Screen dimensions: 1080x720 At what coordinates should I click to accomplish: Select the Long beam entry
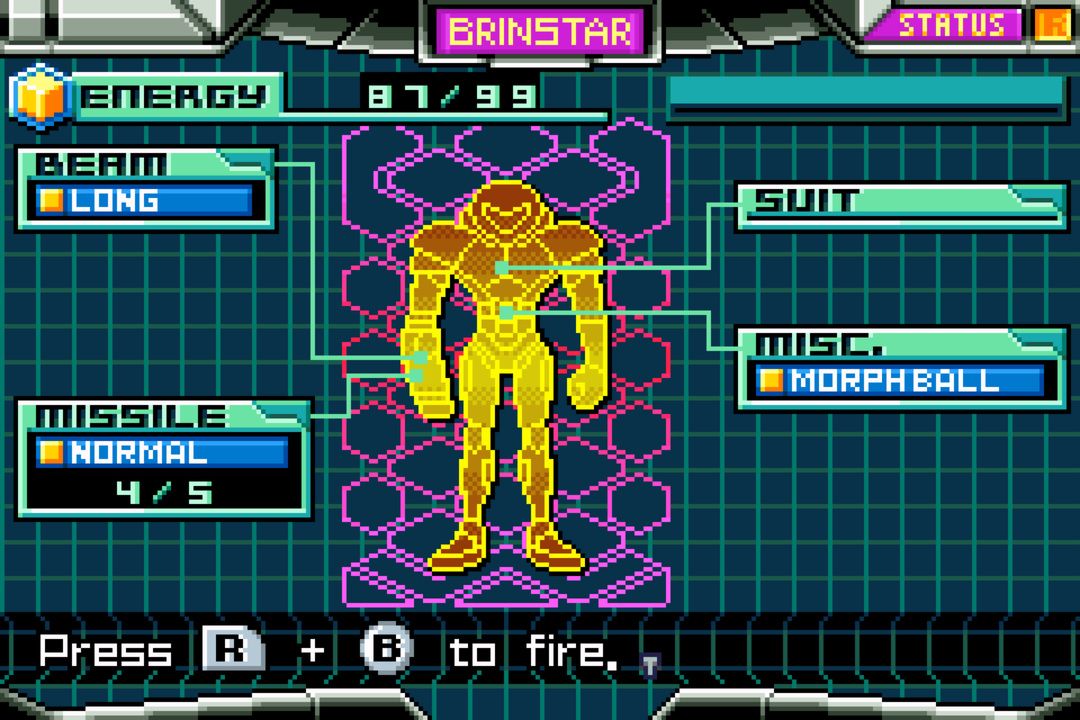click(x=144, y=201)
